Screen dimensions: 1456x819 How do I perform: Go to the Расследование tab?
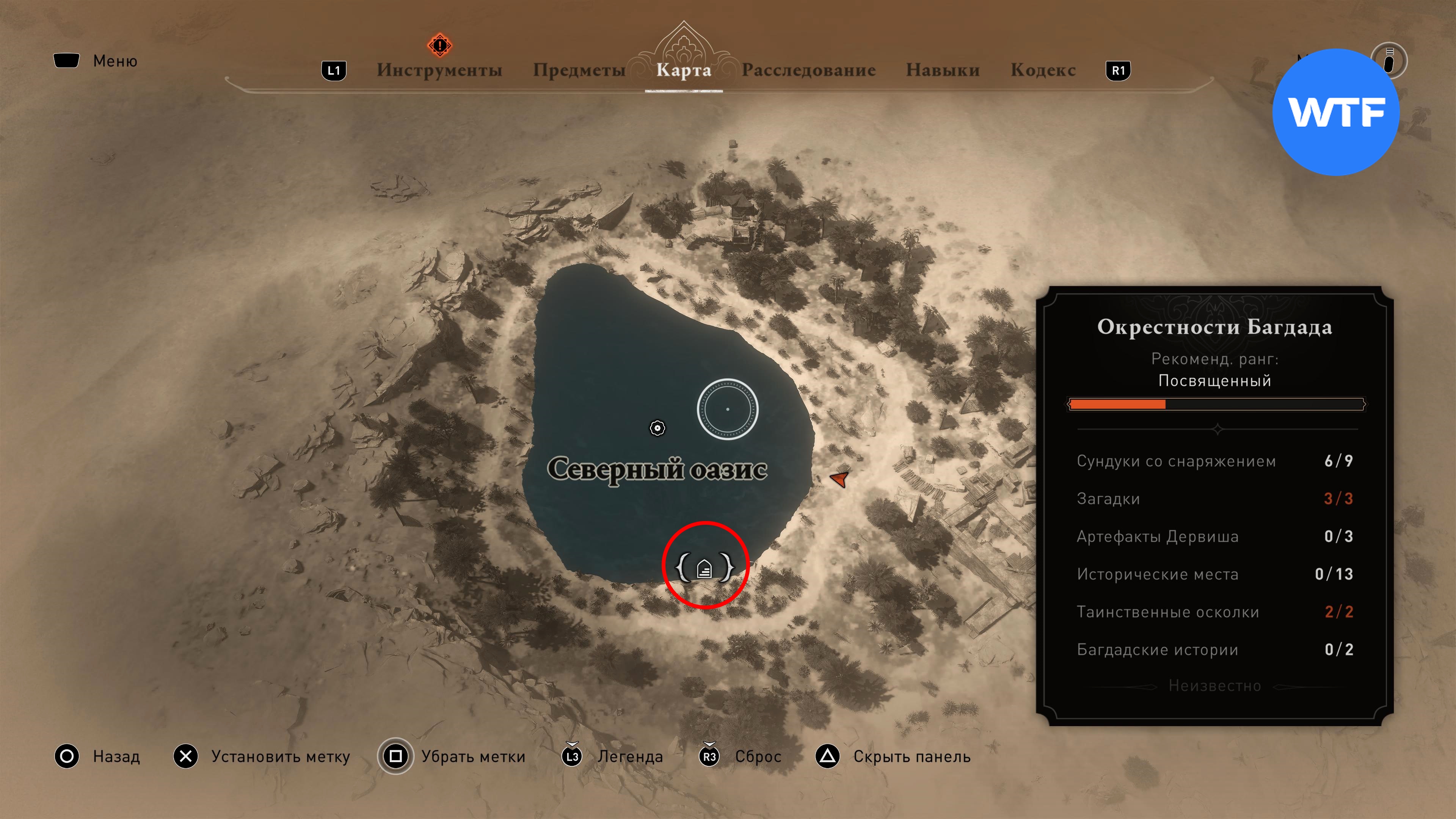[x=808, y=70]
